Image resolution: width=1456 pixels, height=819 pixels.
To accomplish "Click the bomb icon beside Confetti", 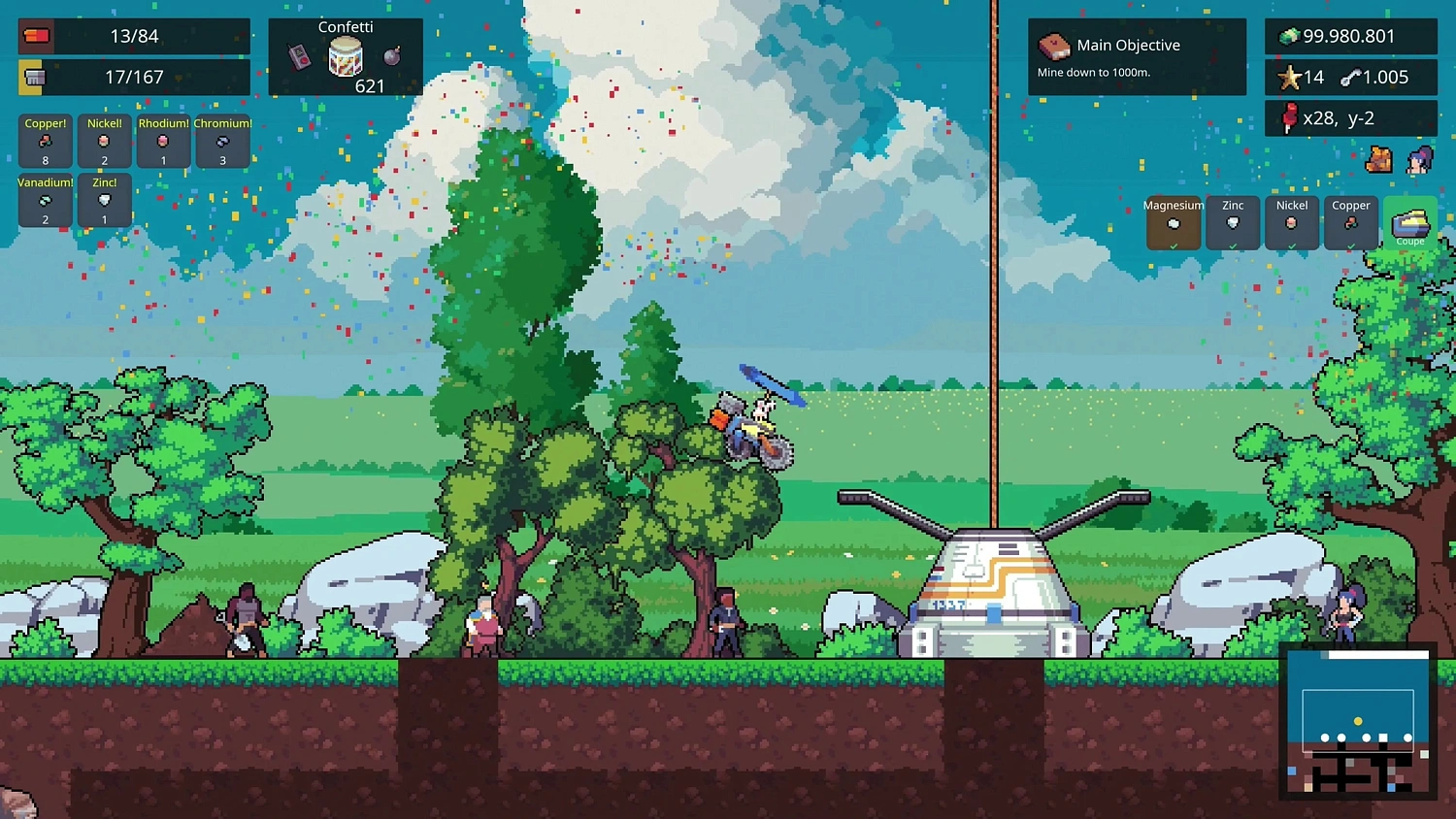I will pyautogui.click(x=391, y=54).
